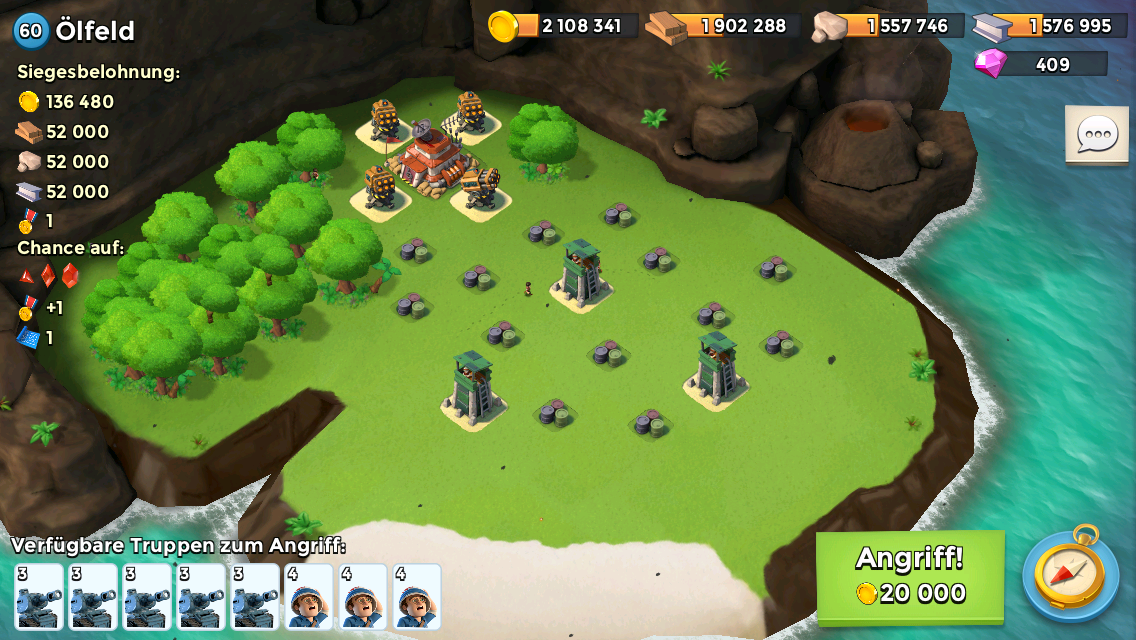The height and width of the screenshot is (640, 1136).
Task: Start the attack with the Angriff! button
Action: 910,575
